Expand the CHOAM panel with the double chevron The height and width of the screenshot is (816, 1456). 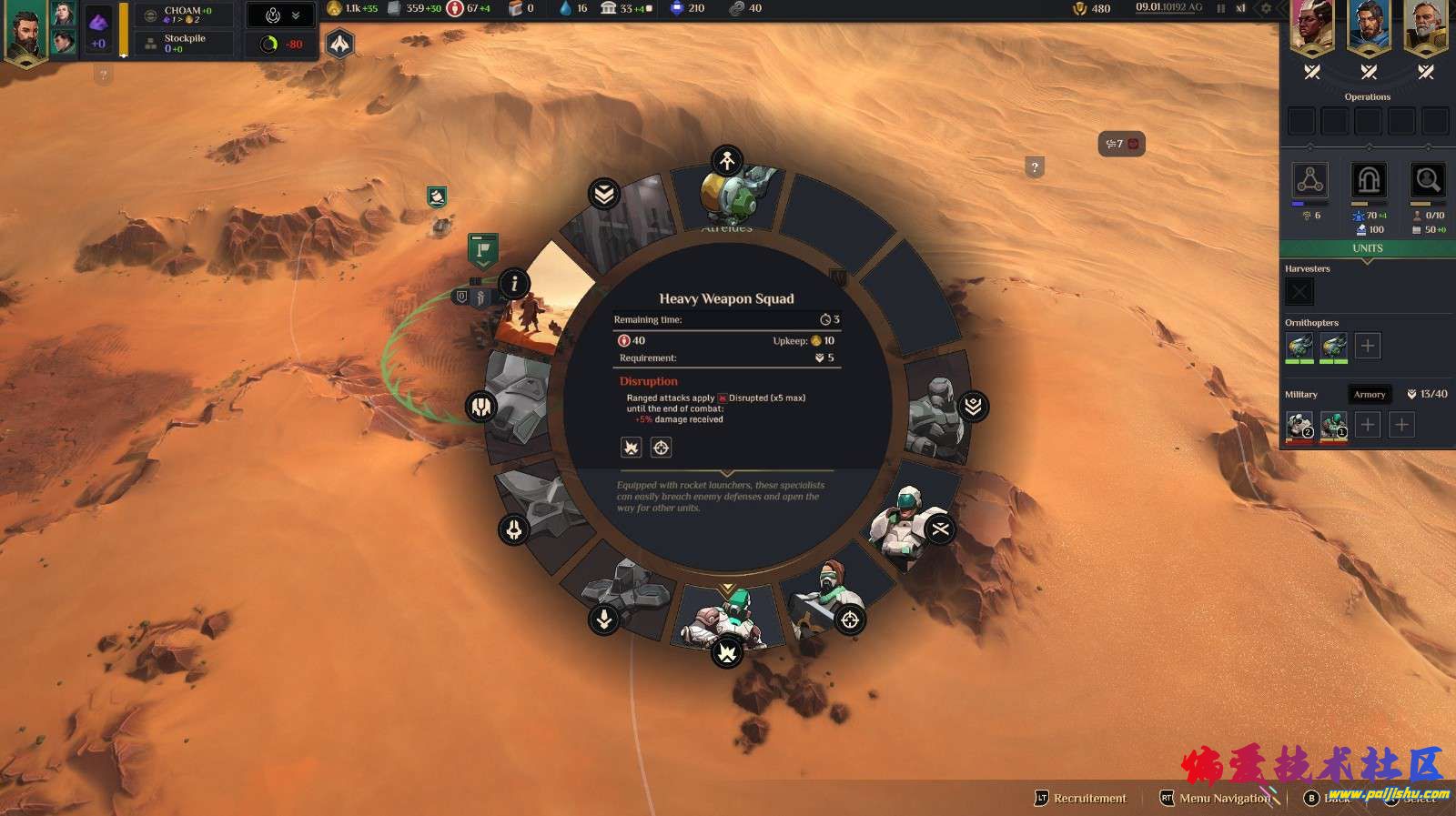coord(296,15)
